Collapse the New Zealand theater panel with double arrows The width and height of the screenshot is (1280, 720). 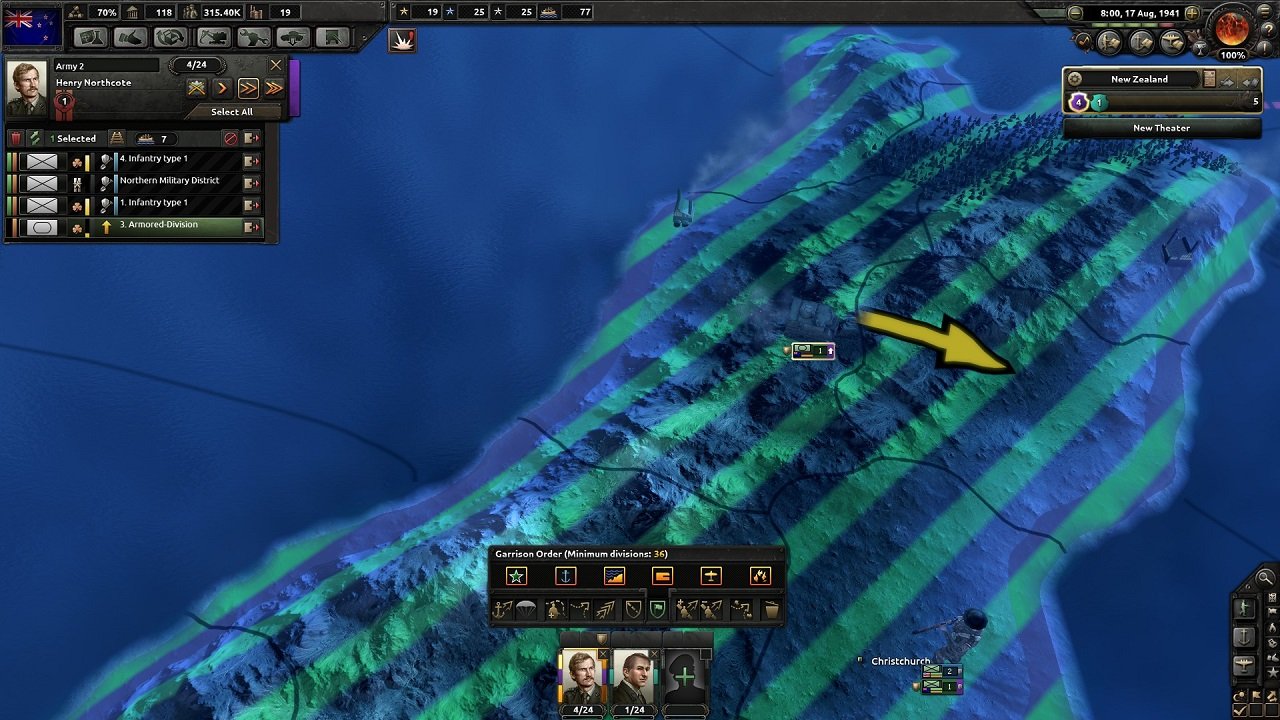pyautogui.click(x=1250, y=82)
